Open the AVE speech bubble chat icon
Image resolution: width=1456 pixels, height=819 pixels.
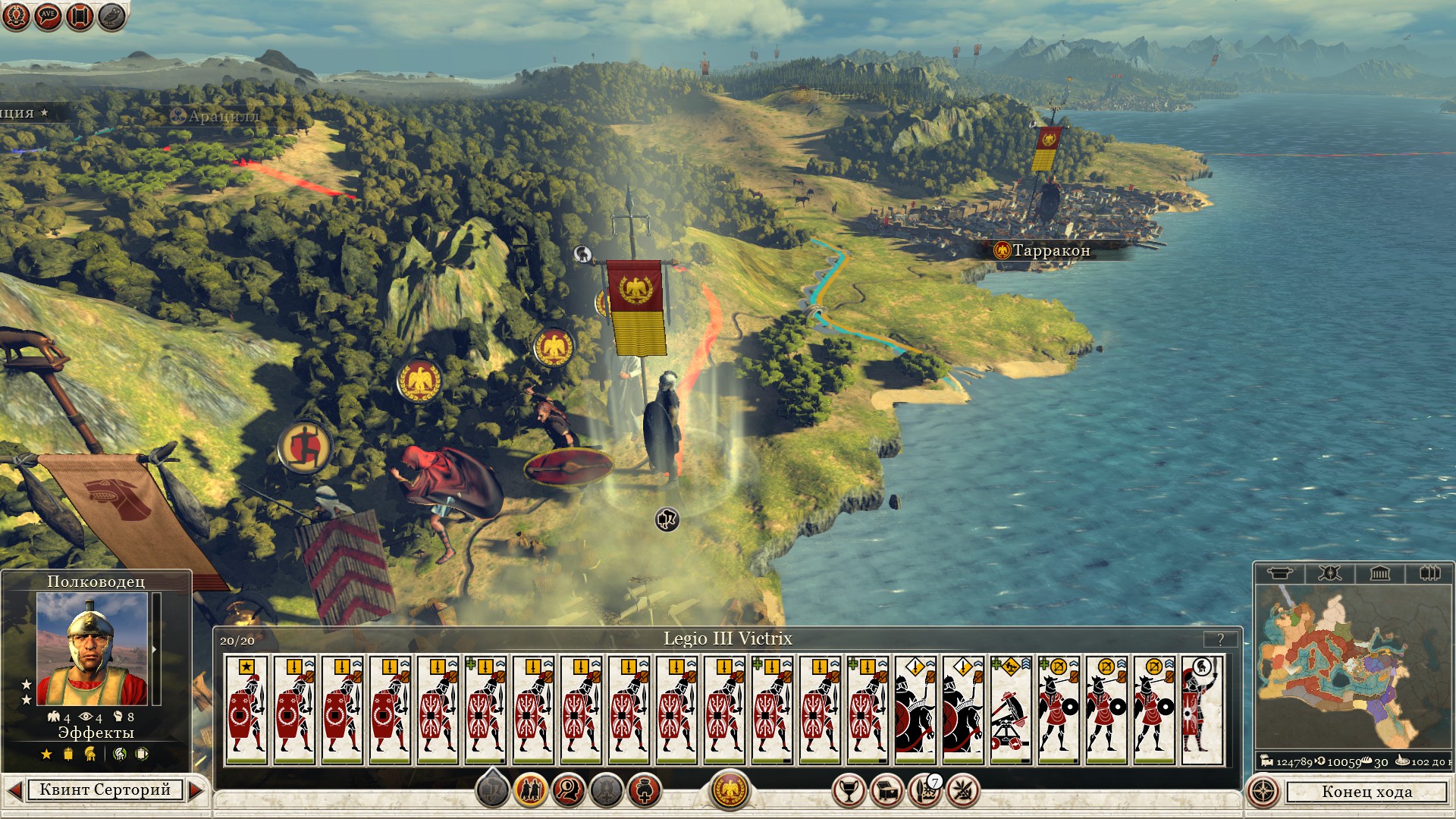pos(48,16)
